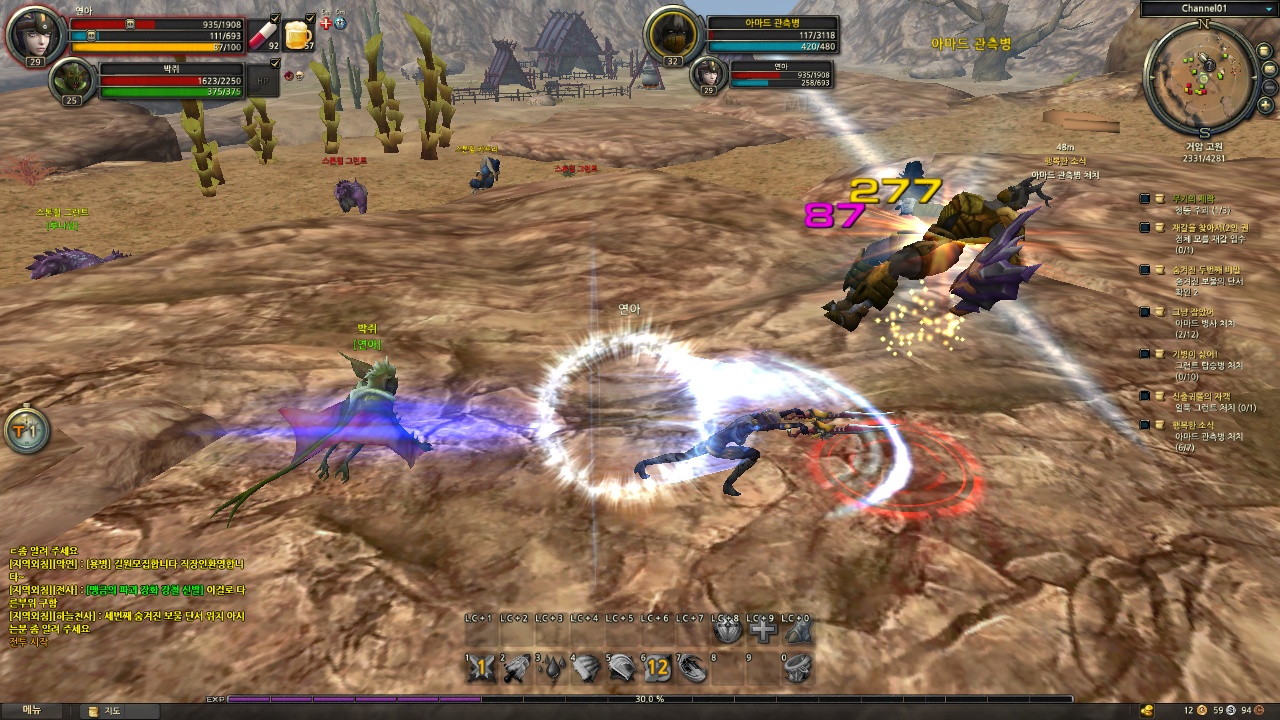Select the pet portrait 박쥐
This screenshot has width=1280, height=720.
72,81
